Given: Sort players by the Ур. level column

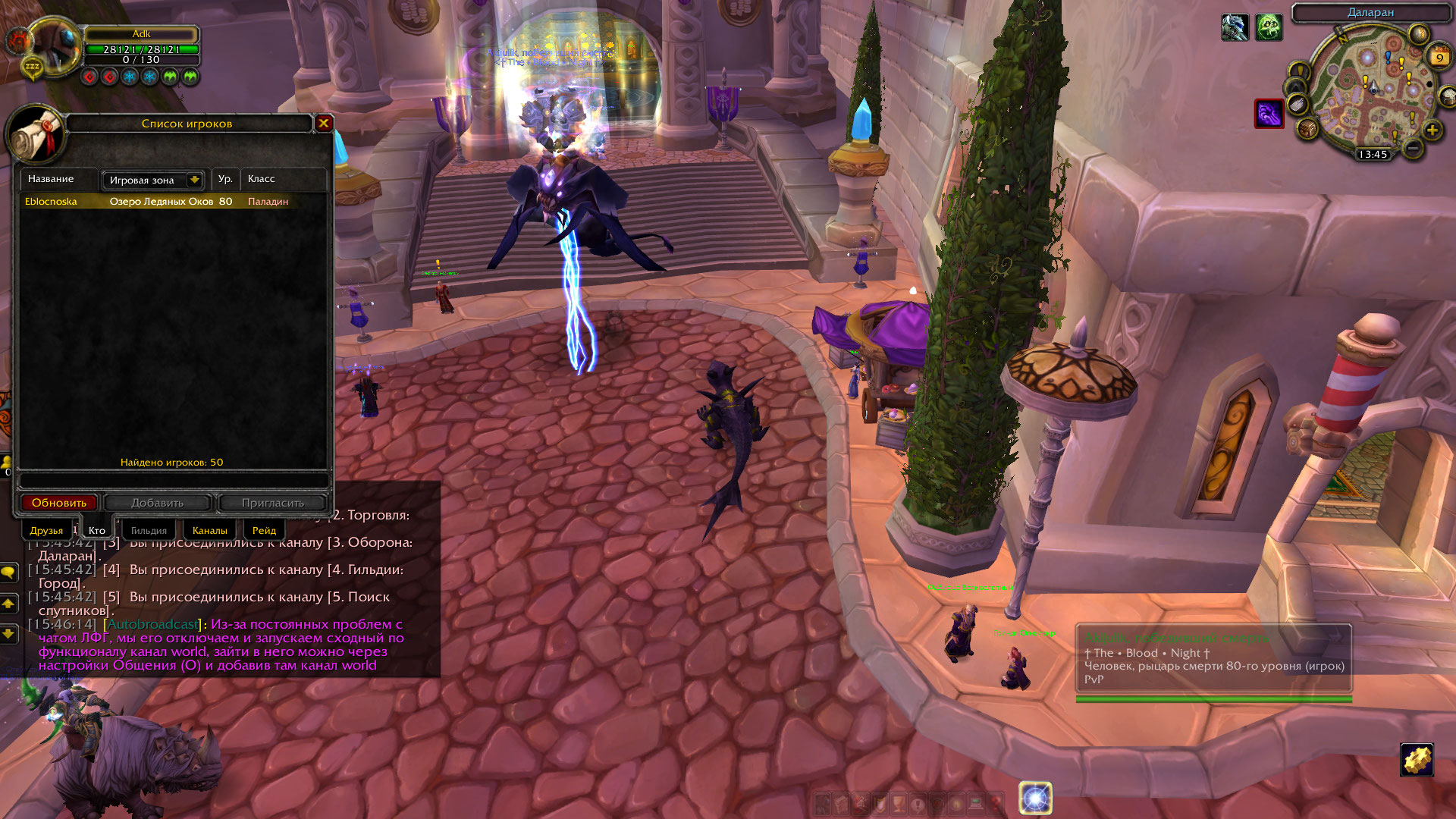Looking at the screenshot, I should point(225,179).
